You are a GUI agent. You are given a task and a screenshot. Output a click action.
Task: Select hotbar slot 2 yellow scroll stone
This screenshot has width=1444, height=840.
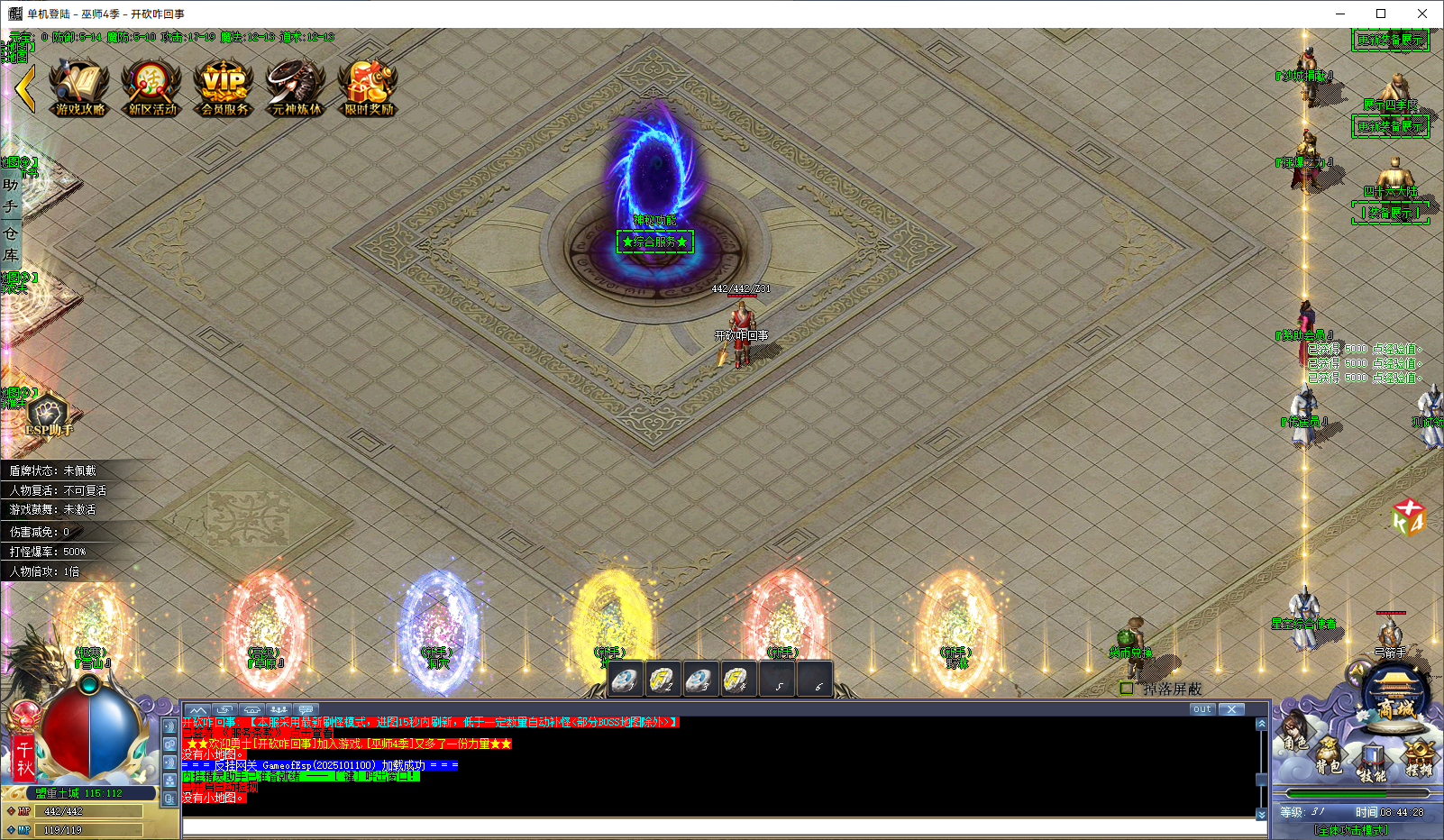(x=663, y=680)
